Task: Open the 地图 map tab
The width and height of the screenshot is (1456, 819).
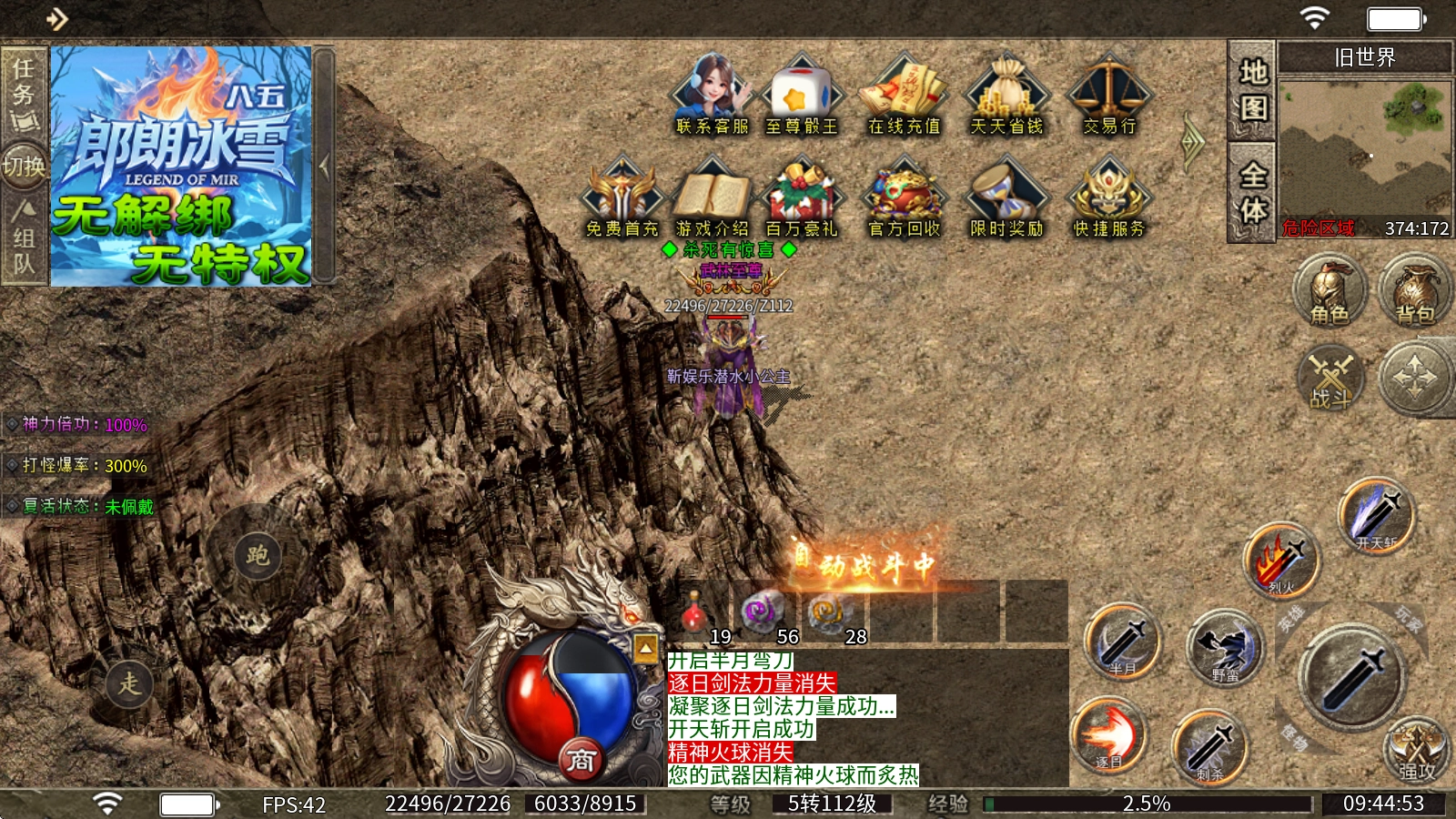Action: point(1252,90)
